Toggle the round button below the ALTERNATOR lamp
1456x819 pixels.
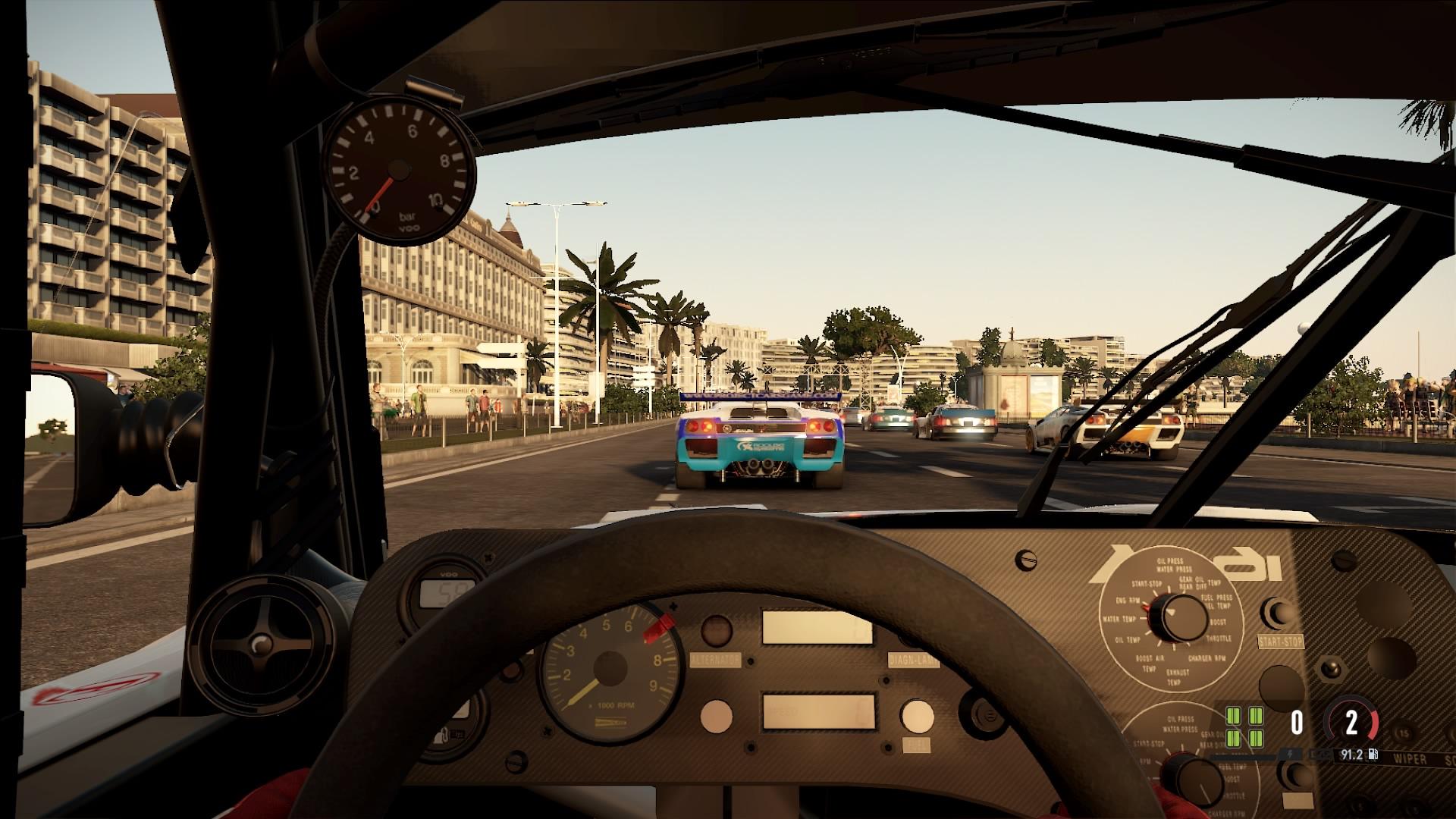coord(716,716)
